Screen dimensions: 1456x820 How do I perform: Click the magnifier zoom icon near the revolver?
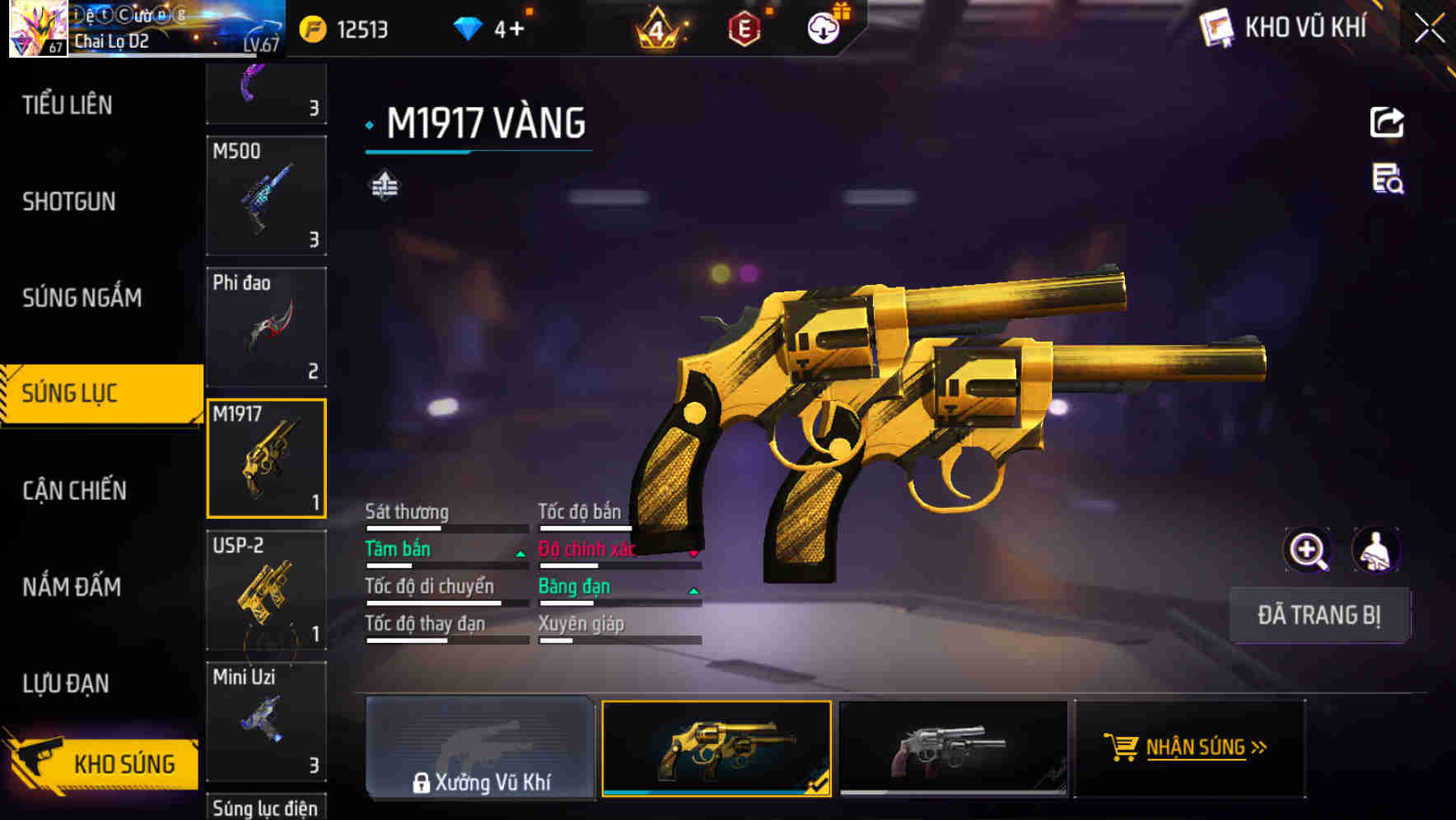pos(1306,550)
